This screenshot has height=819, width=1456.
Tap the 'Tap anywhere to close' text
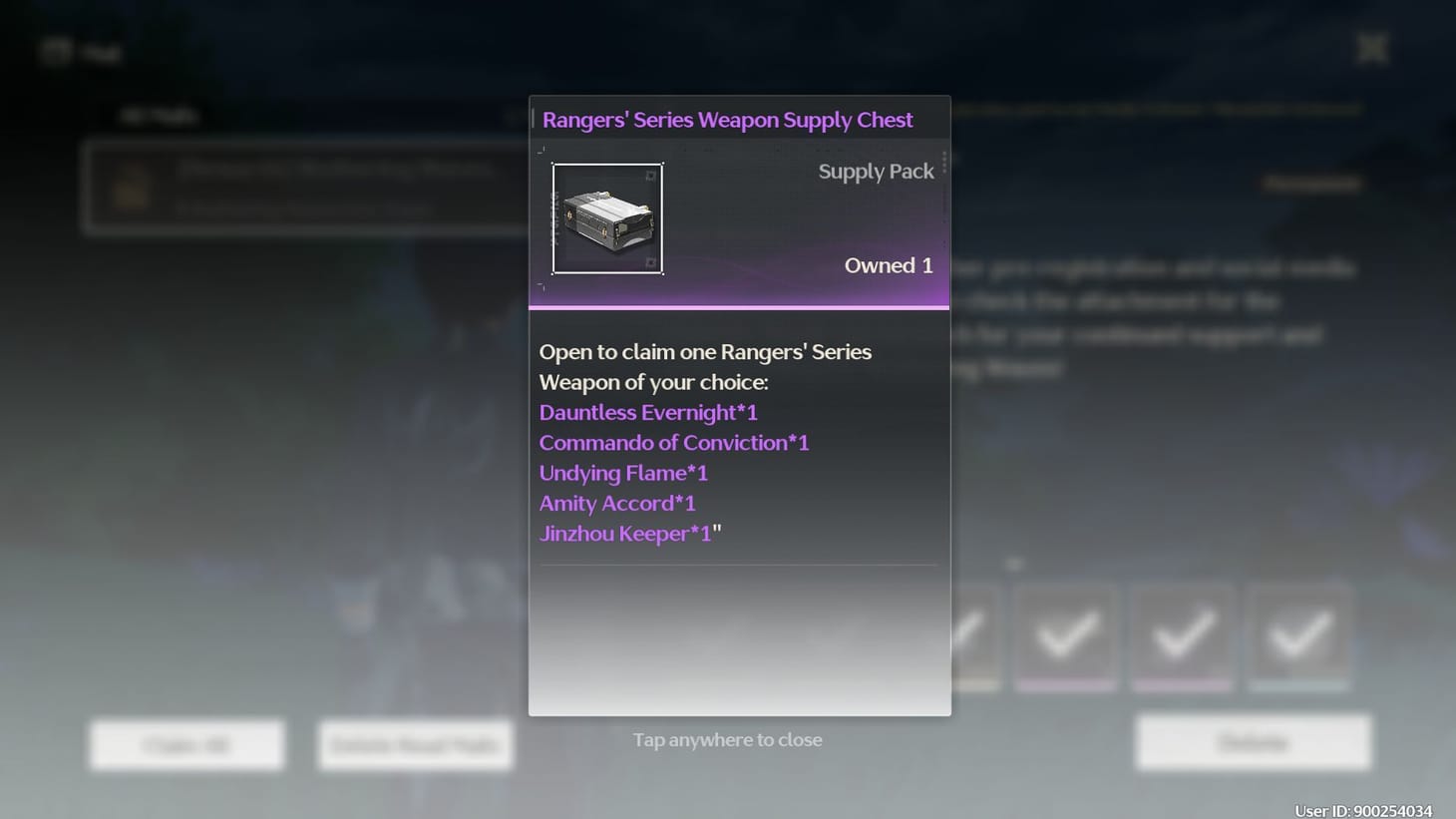(x=727, y=739)
